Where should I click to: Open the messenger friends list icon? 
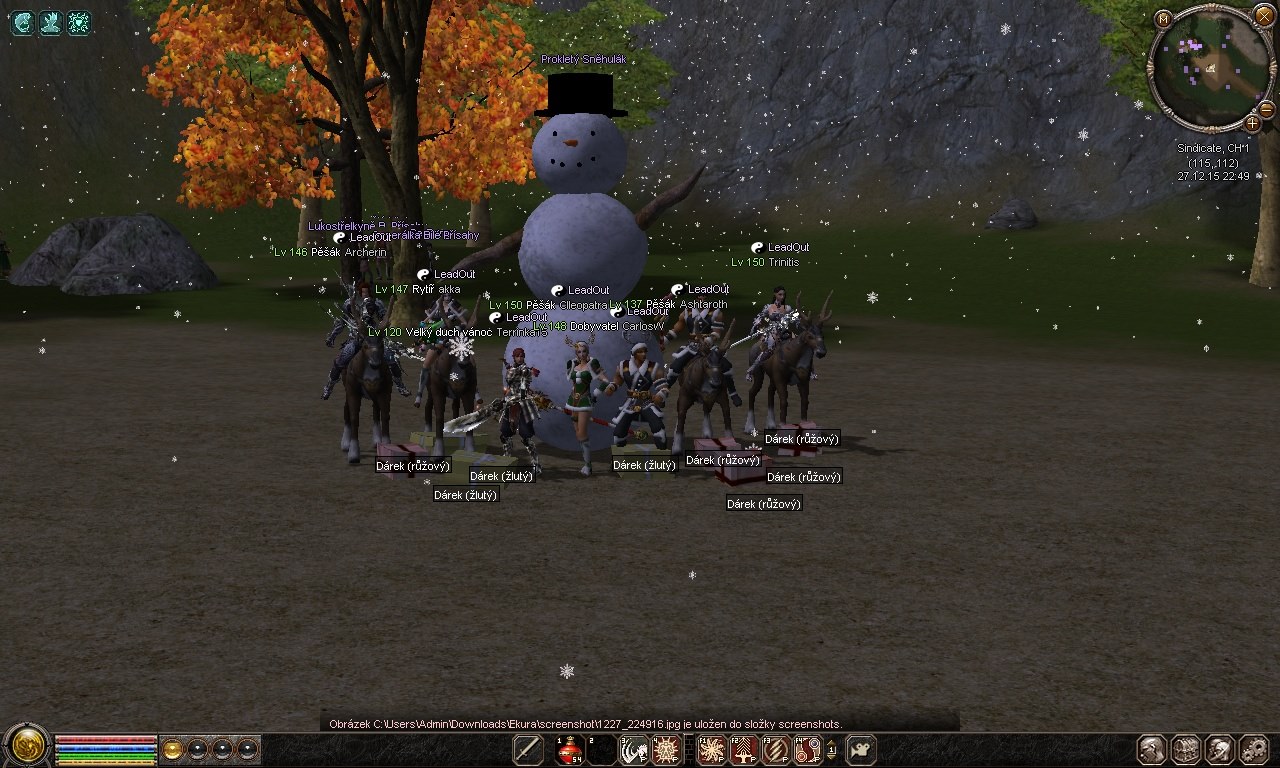1220,749
